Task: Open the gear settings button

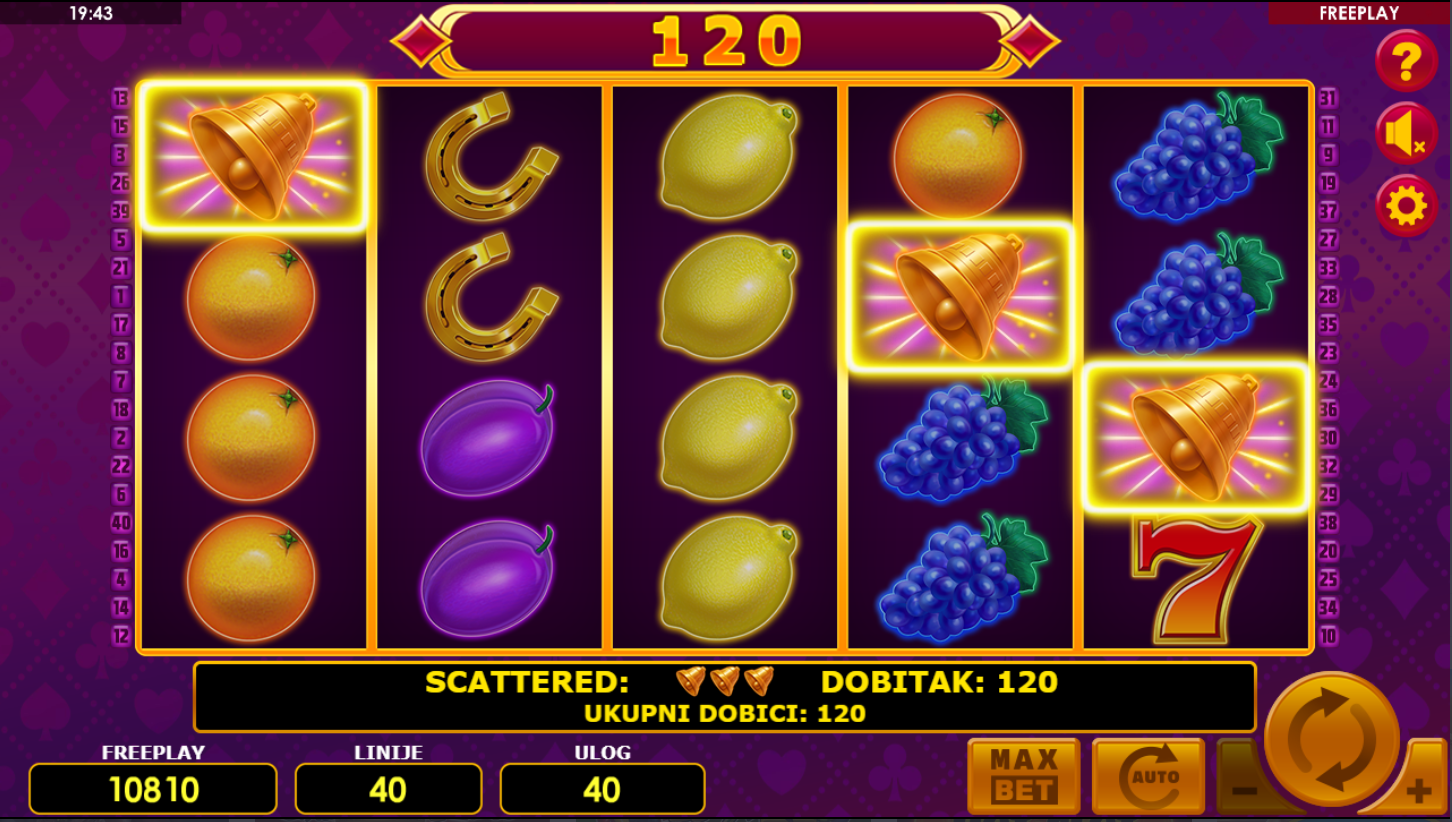Action: (x=1406, y=207)
